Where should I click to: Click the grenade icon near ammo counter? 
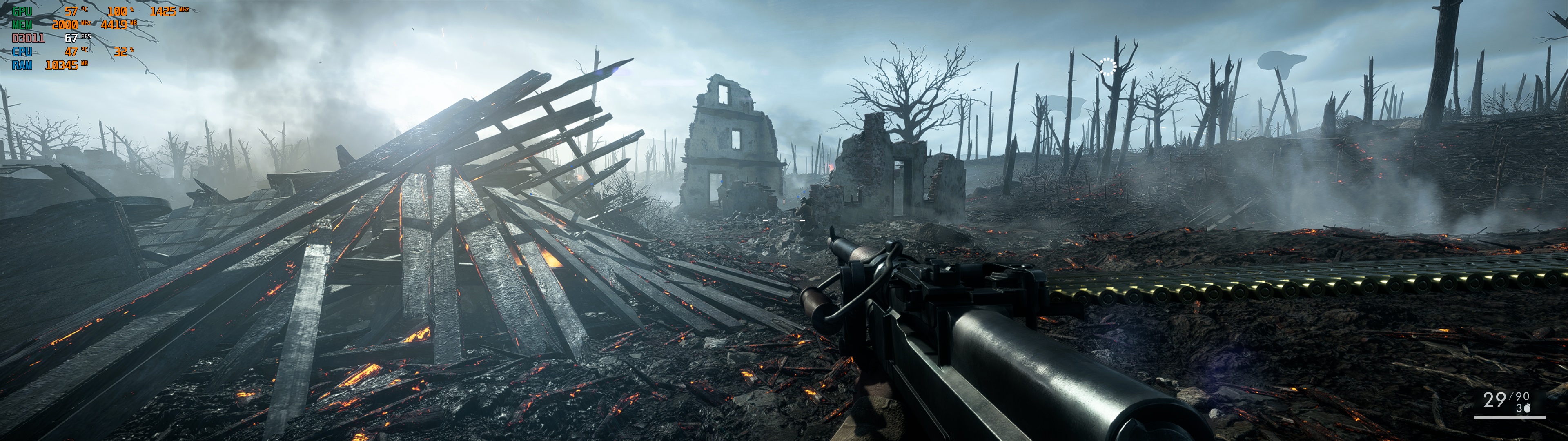(x=1527, y=408)
